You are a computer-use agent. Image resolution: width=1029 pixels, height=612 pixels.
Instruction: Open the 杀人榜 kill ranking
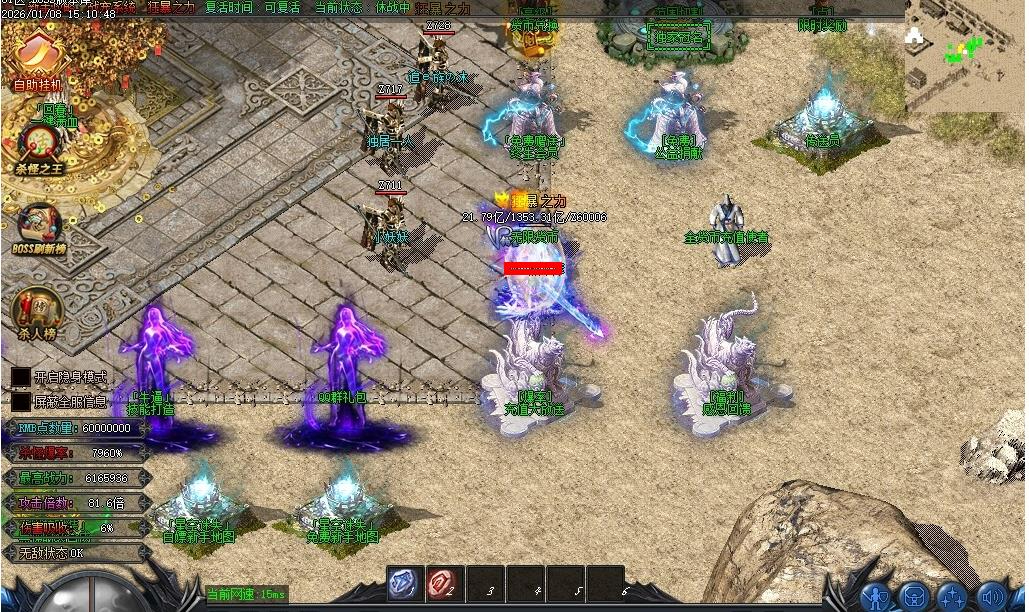tap(36, 312)
